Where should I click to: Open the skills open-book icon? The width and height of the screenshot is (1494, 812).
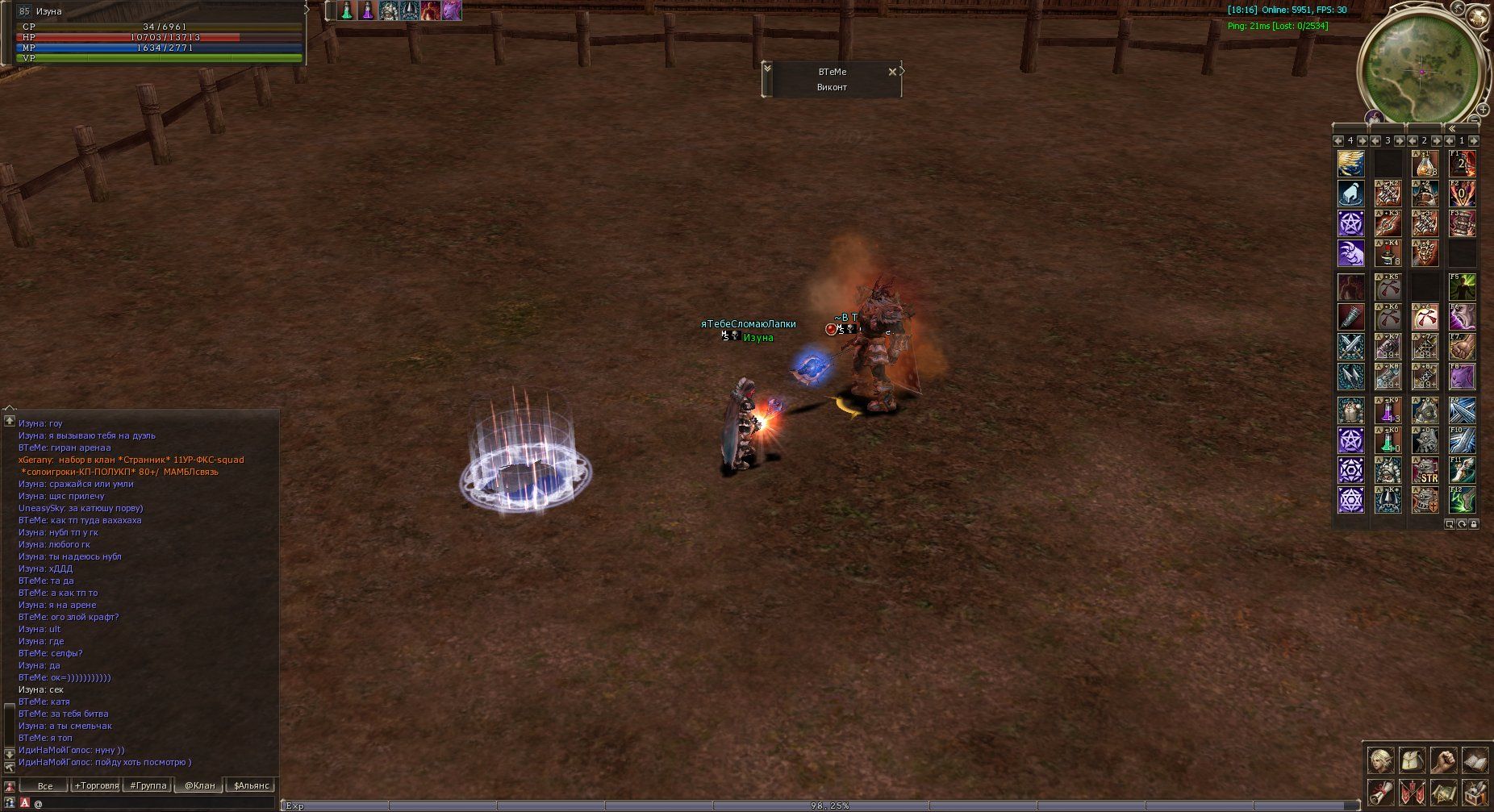pos(1475,760)
